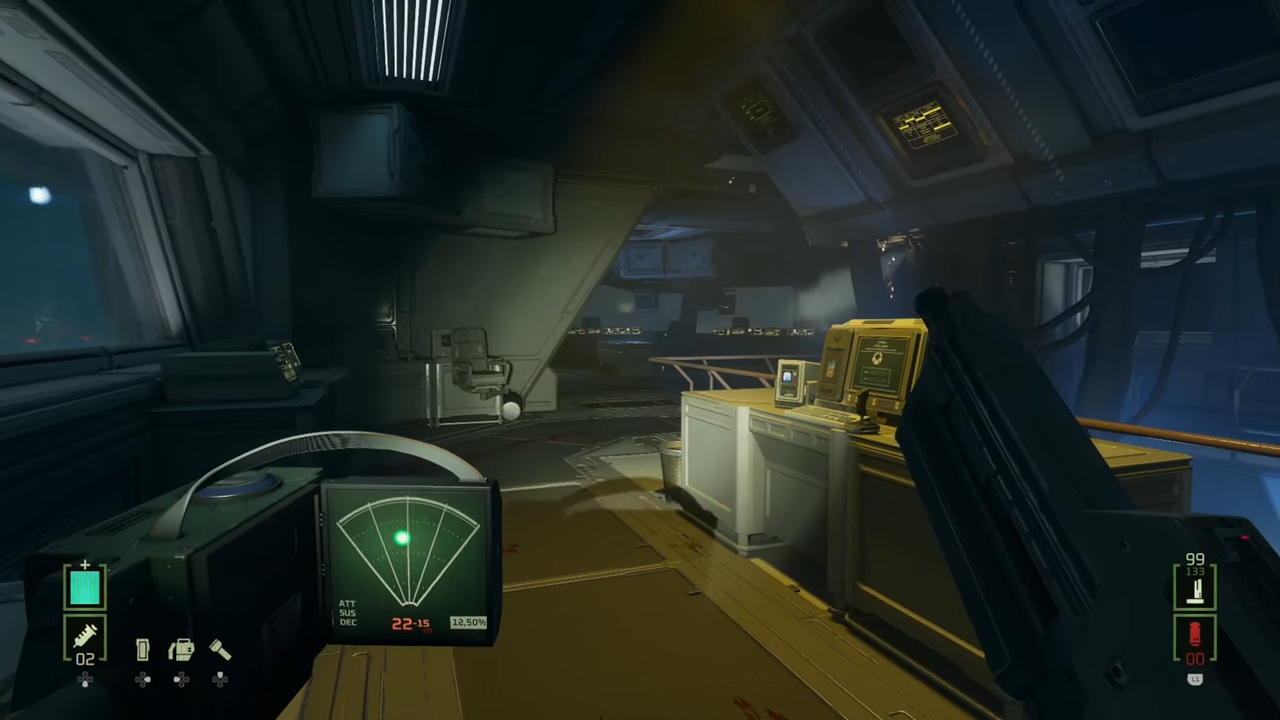Toggle the flashlight icon
Screen dimensions: 1280x720
[x=220, y=650]
